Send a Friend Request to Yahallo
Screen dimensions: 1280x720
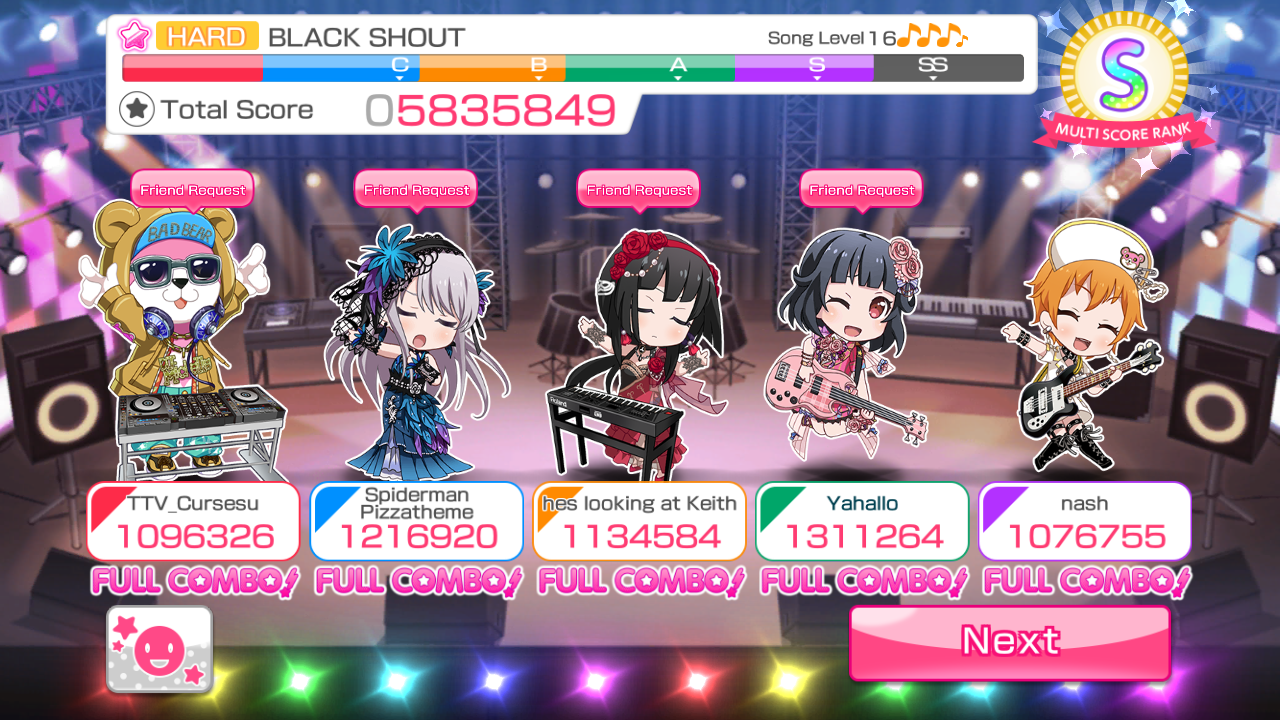(861, 189)
